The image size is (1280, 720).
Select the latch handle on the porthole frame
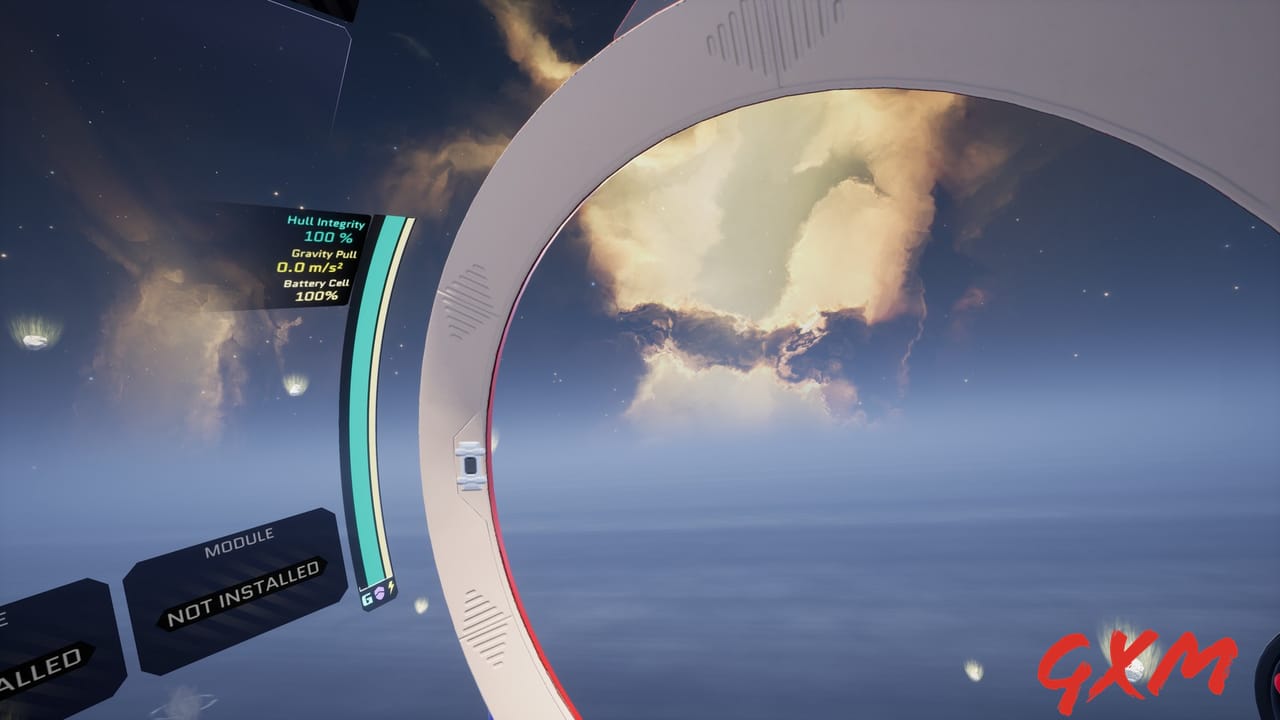point(468,466)
